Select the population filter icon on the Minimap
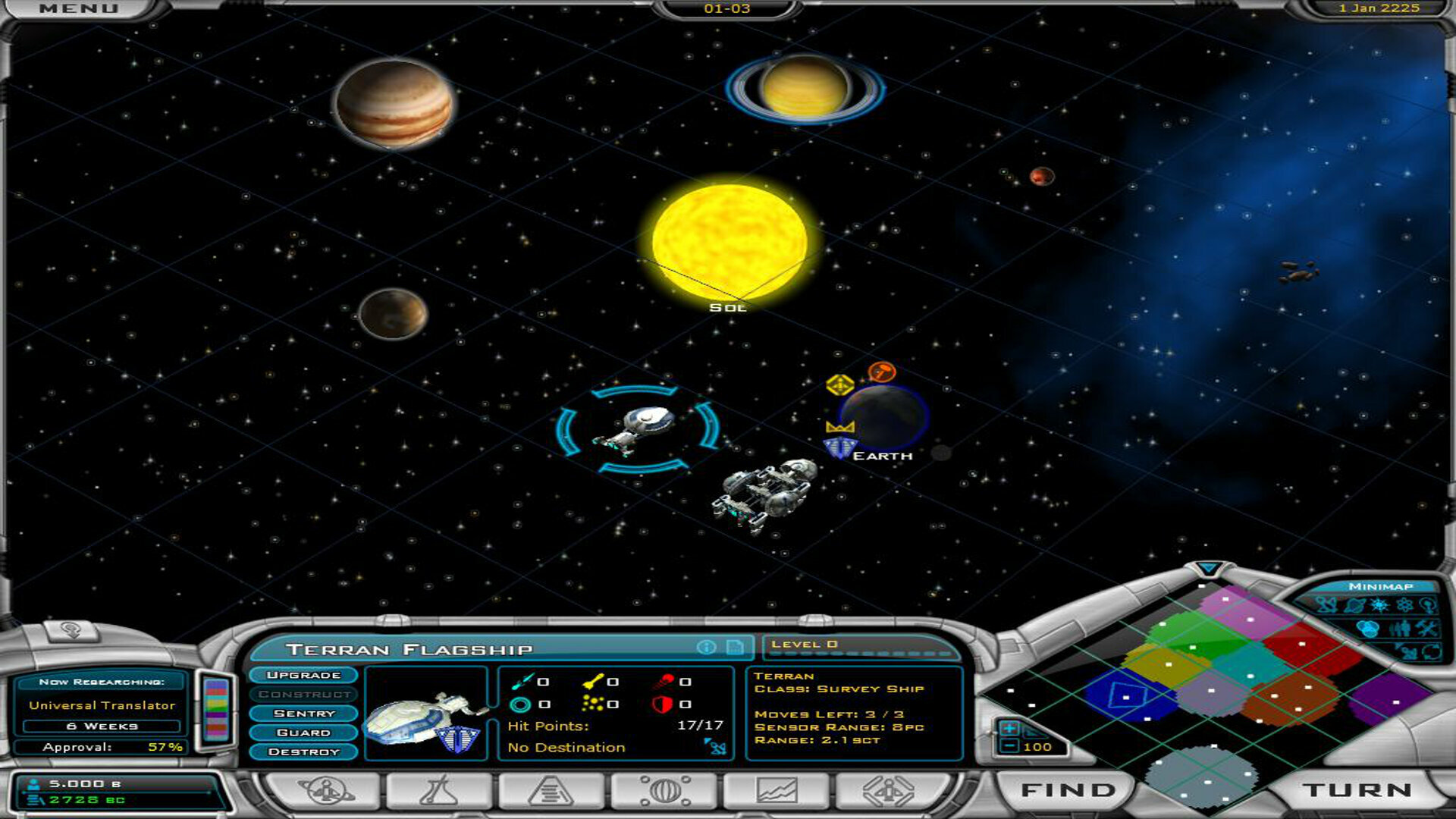1456x819 pixels. [1400, 628]
